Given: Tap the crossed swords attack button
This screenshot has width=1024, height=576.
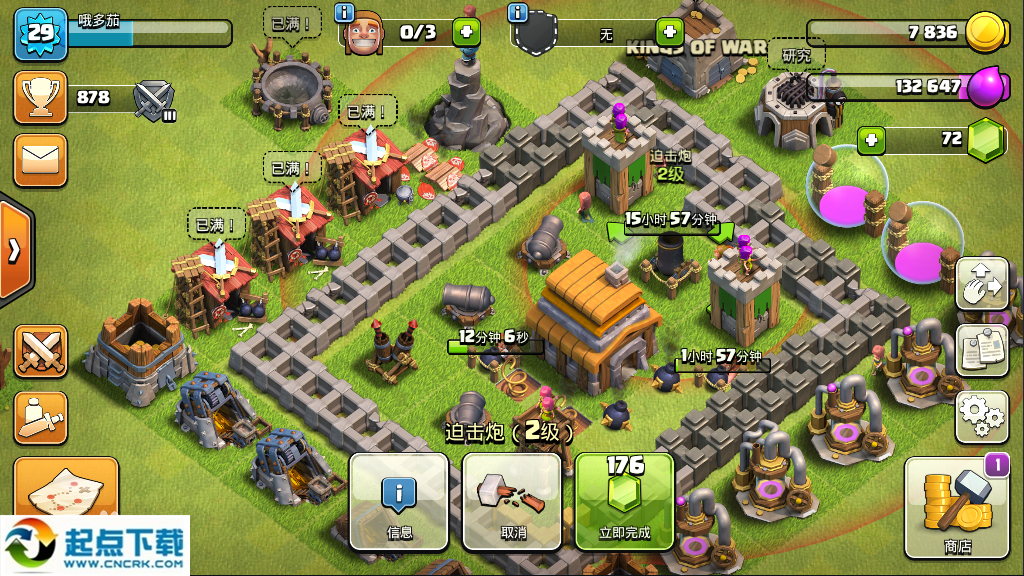Looking at the screenshot, I should click(x=41, y=351).
